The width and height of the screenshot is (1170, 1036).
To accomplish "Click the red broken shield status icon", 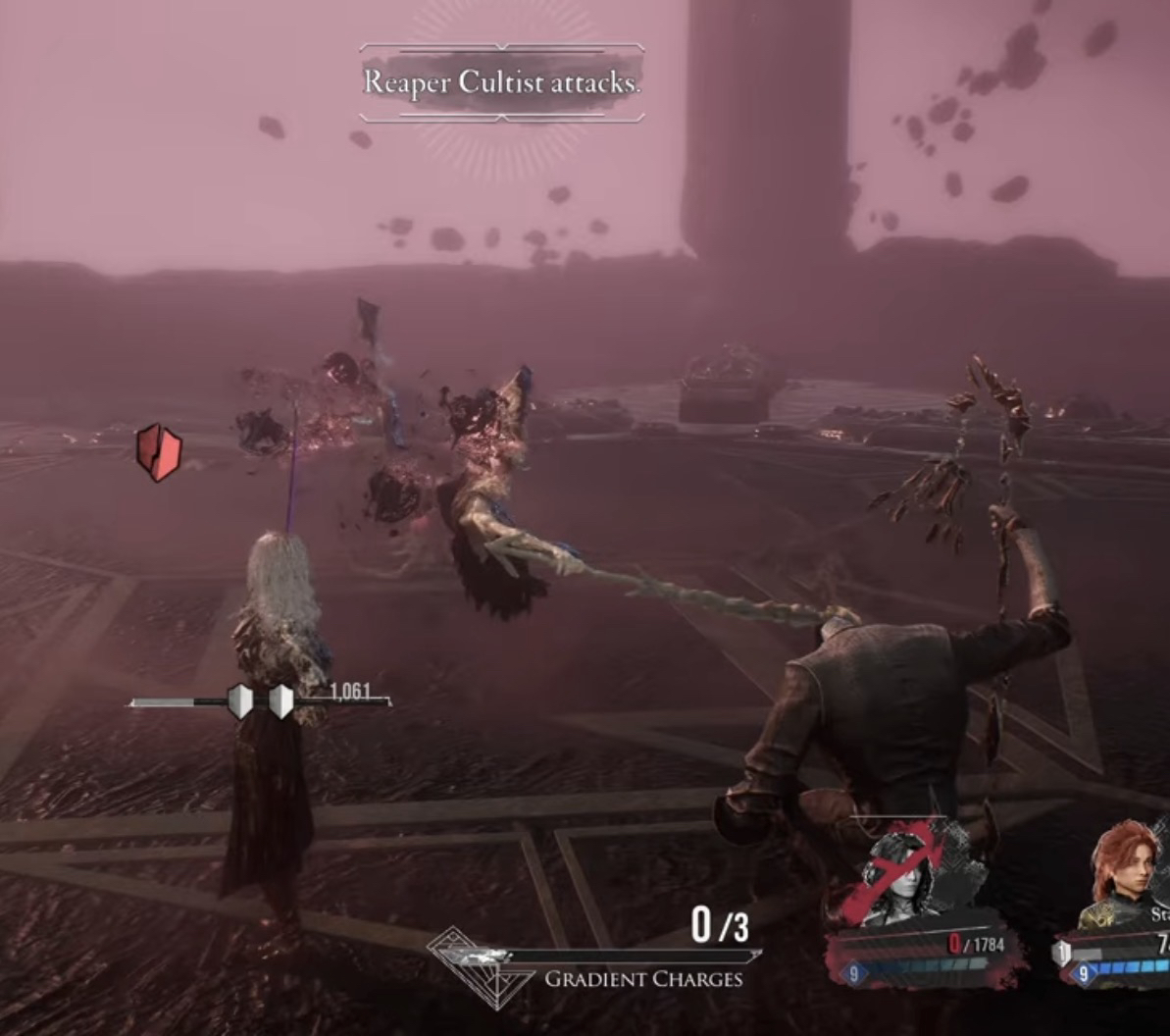I will (x=159, y=452).
